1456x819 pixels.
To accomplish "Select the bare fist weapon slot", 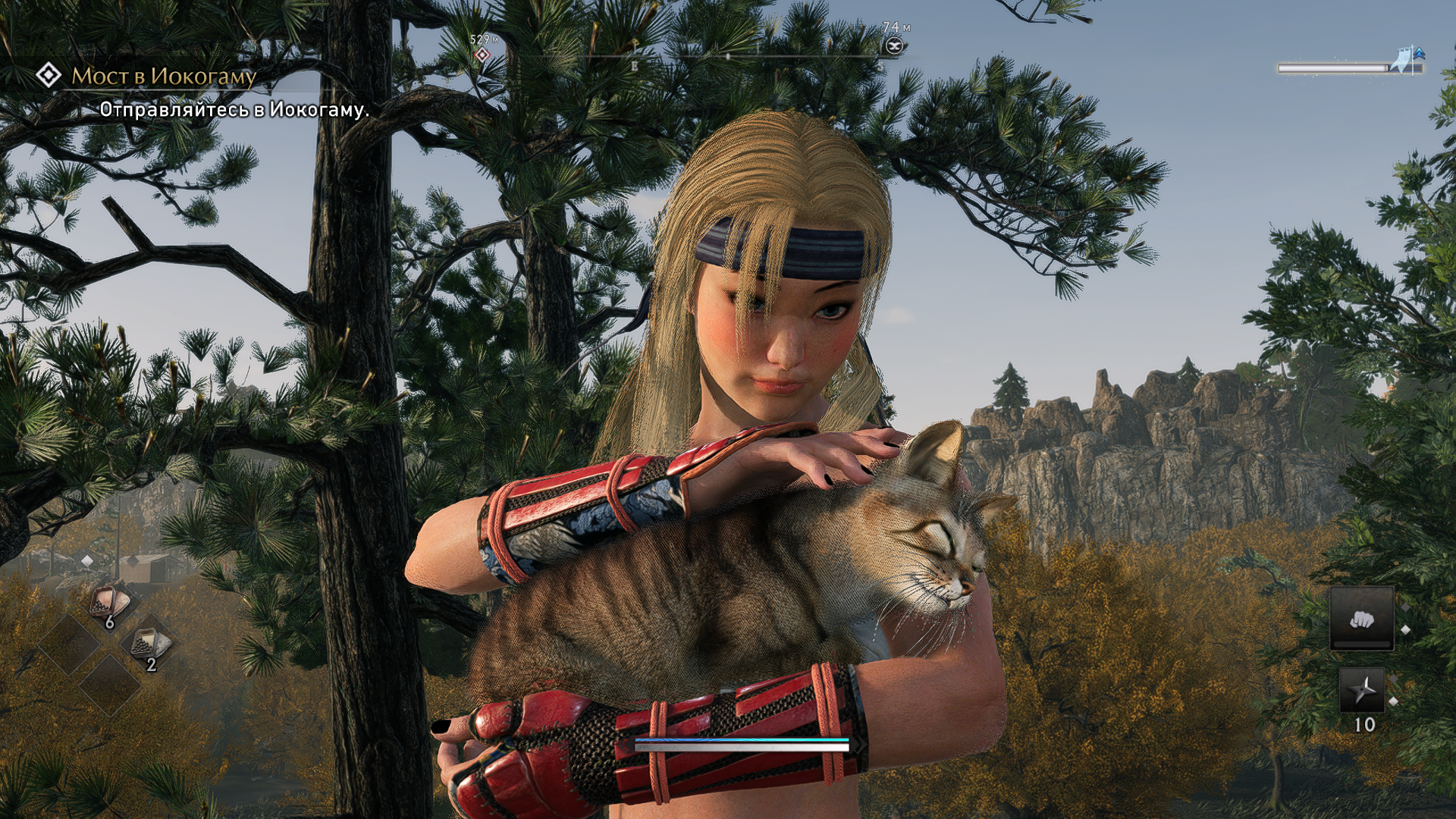I will tap(1361, 619).
